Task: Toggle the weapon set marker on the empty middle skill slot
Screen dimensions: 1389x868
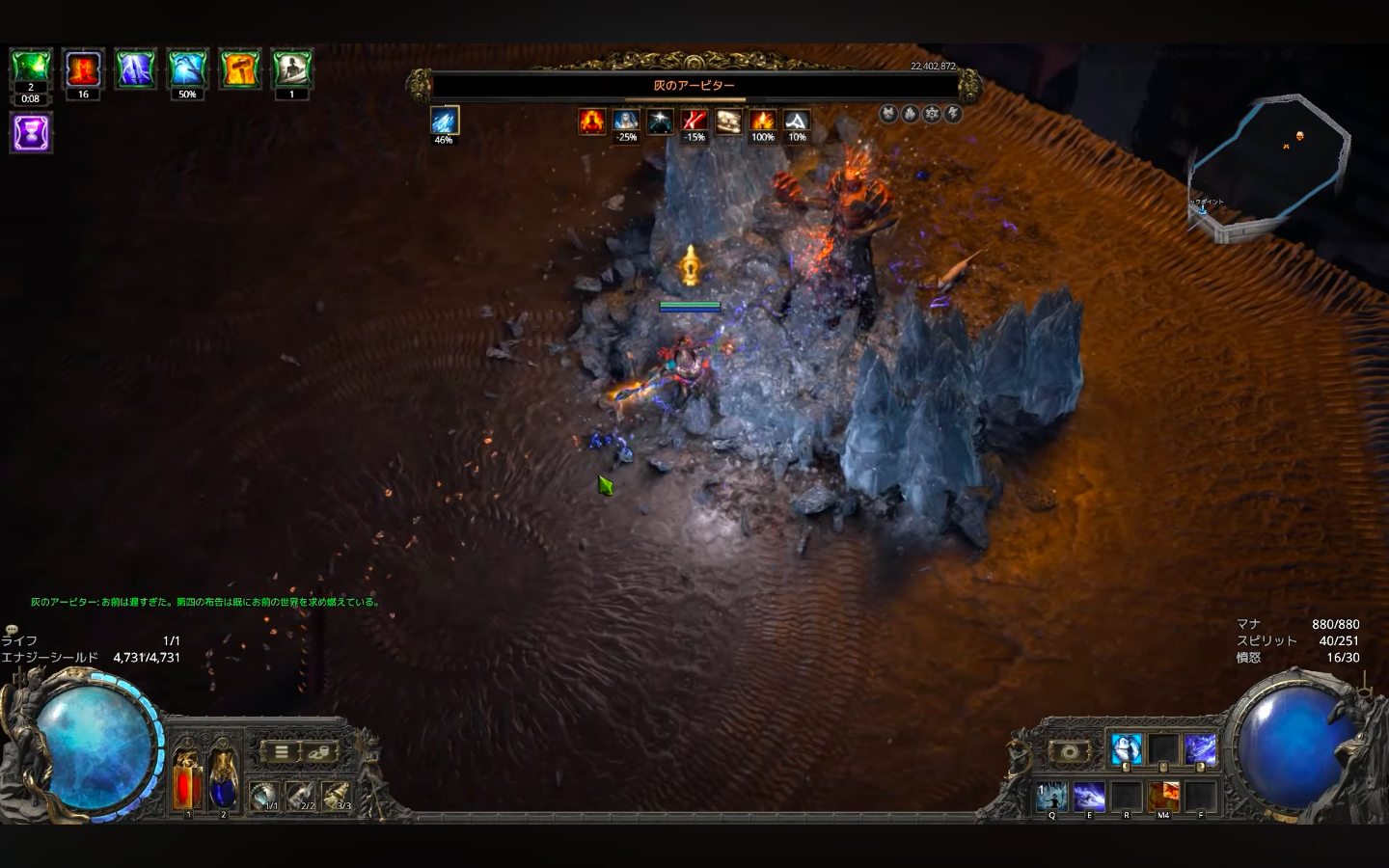Action: (x=1163, y=767)
